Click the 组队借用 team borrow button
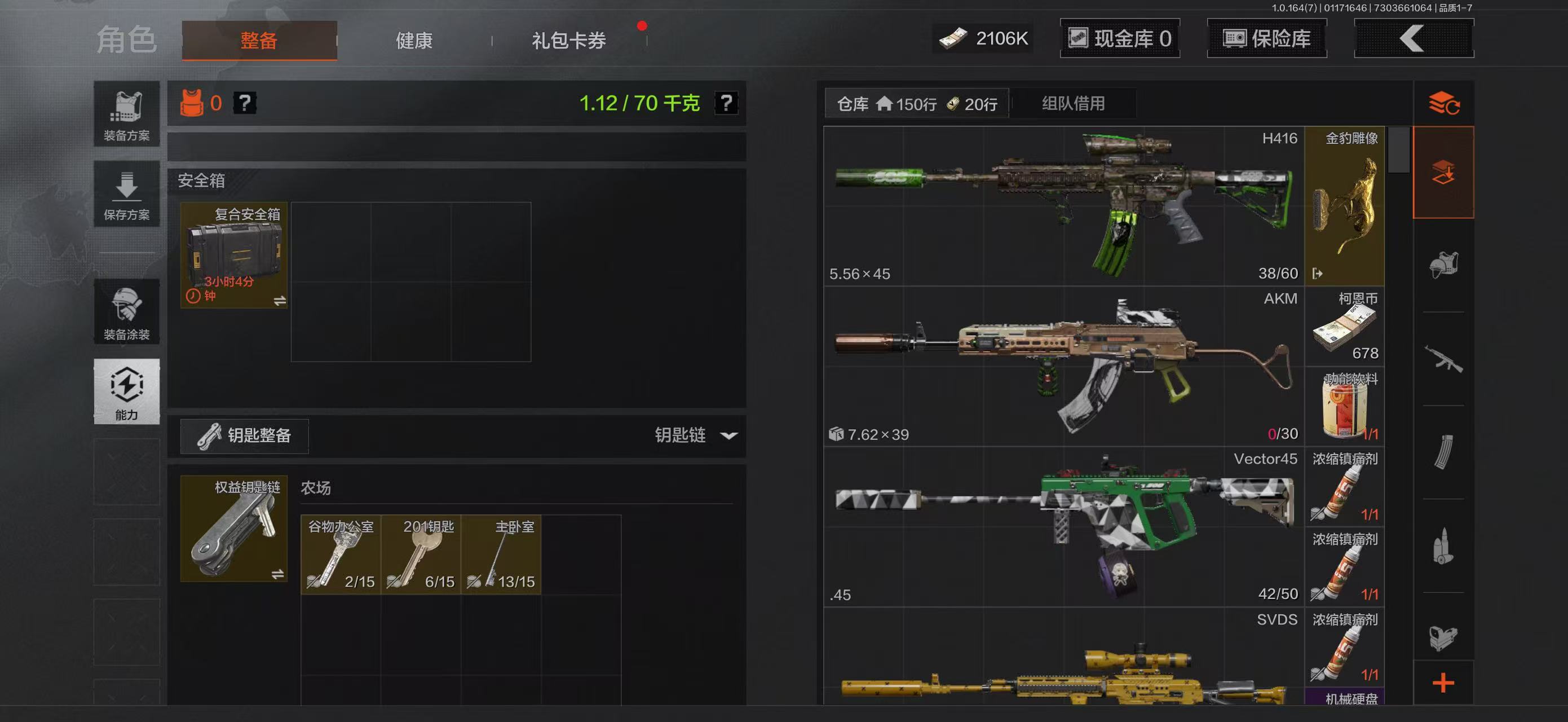 1074,103
